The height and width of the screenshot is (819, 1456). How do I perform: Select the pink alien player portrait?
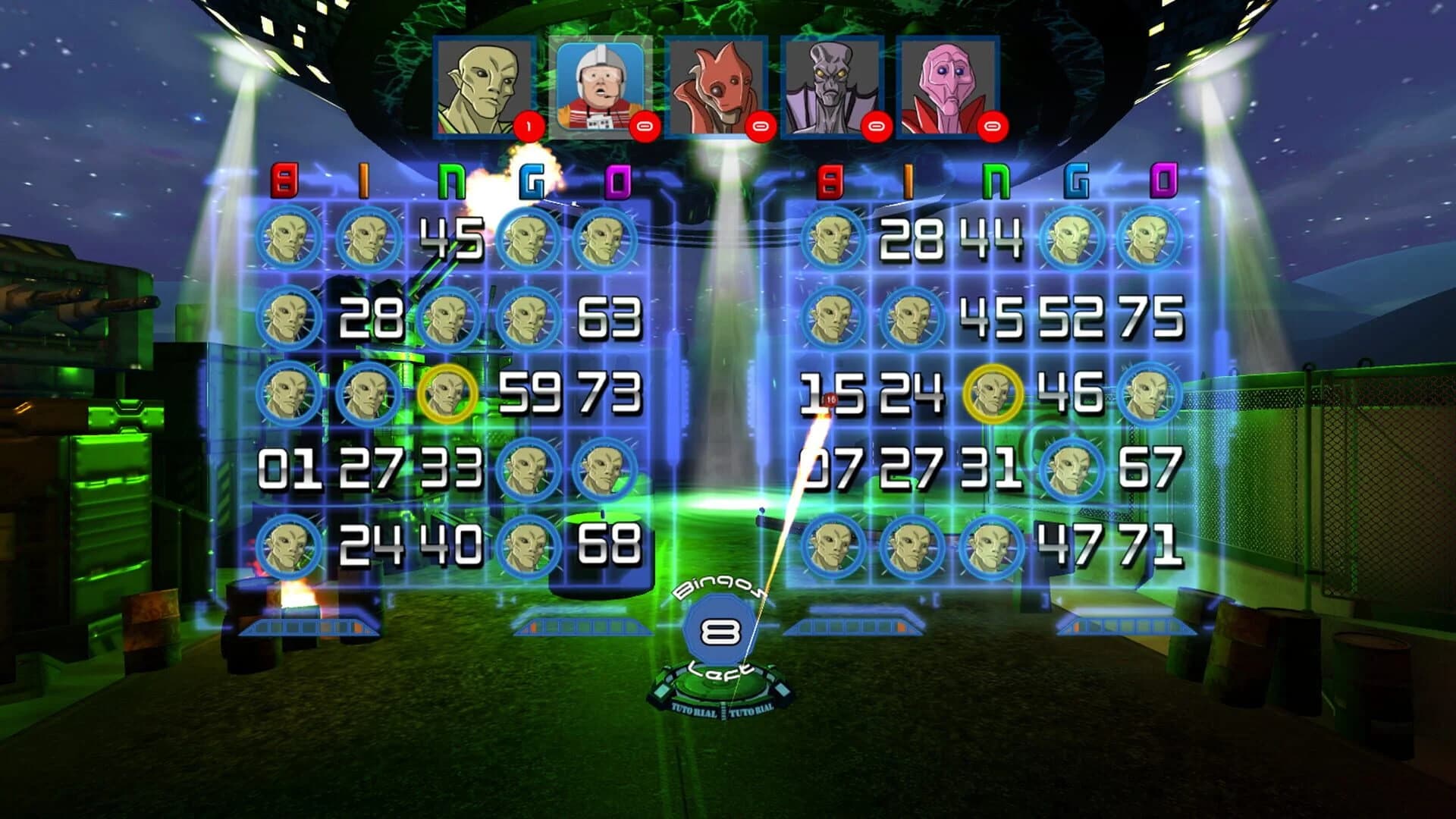(x=950, y=83)
